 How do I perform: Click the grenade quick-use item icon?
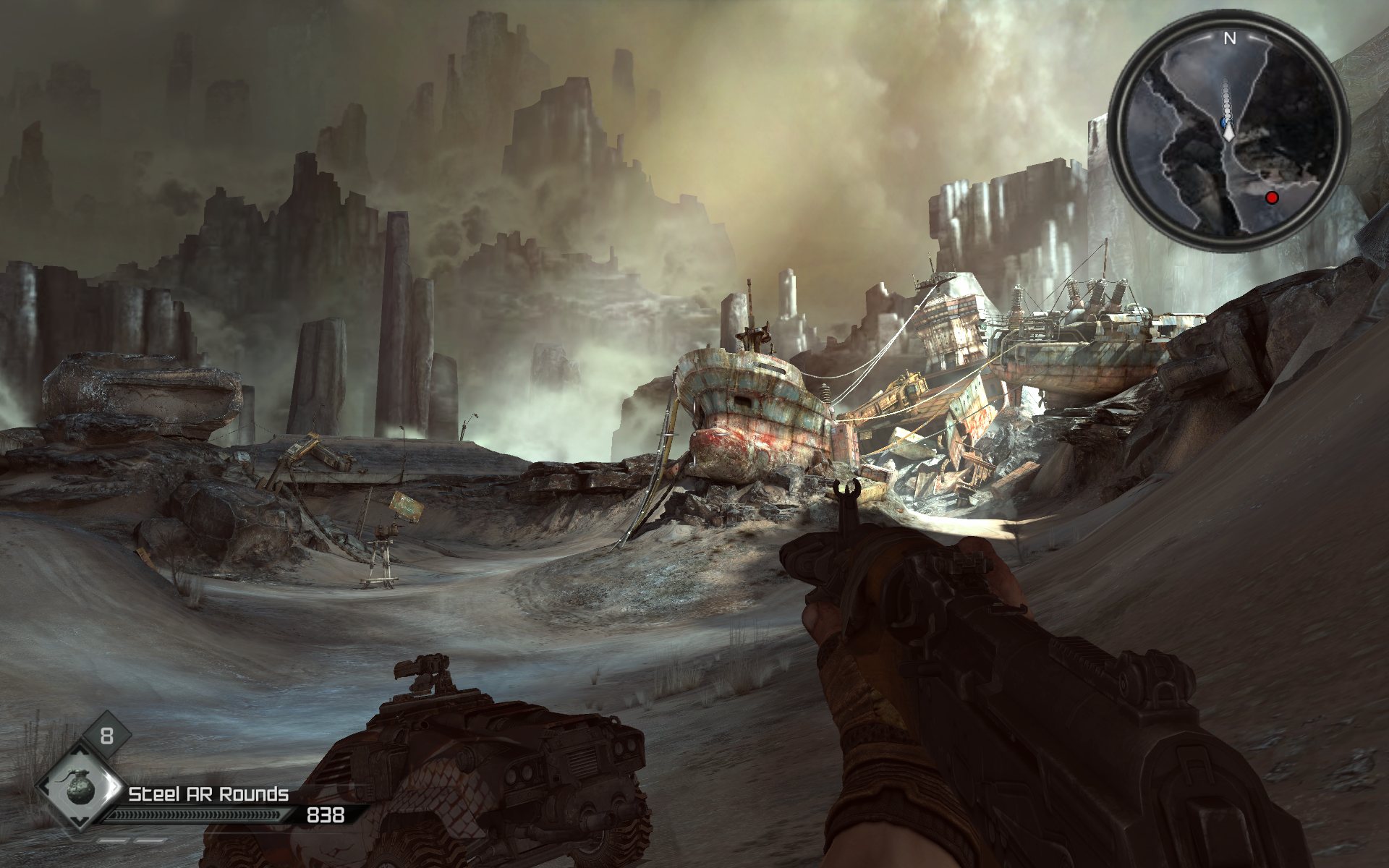point(79,788)
